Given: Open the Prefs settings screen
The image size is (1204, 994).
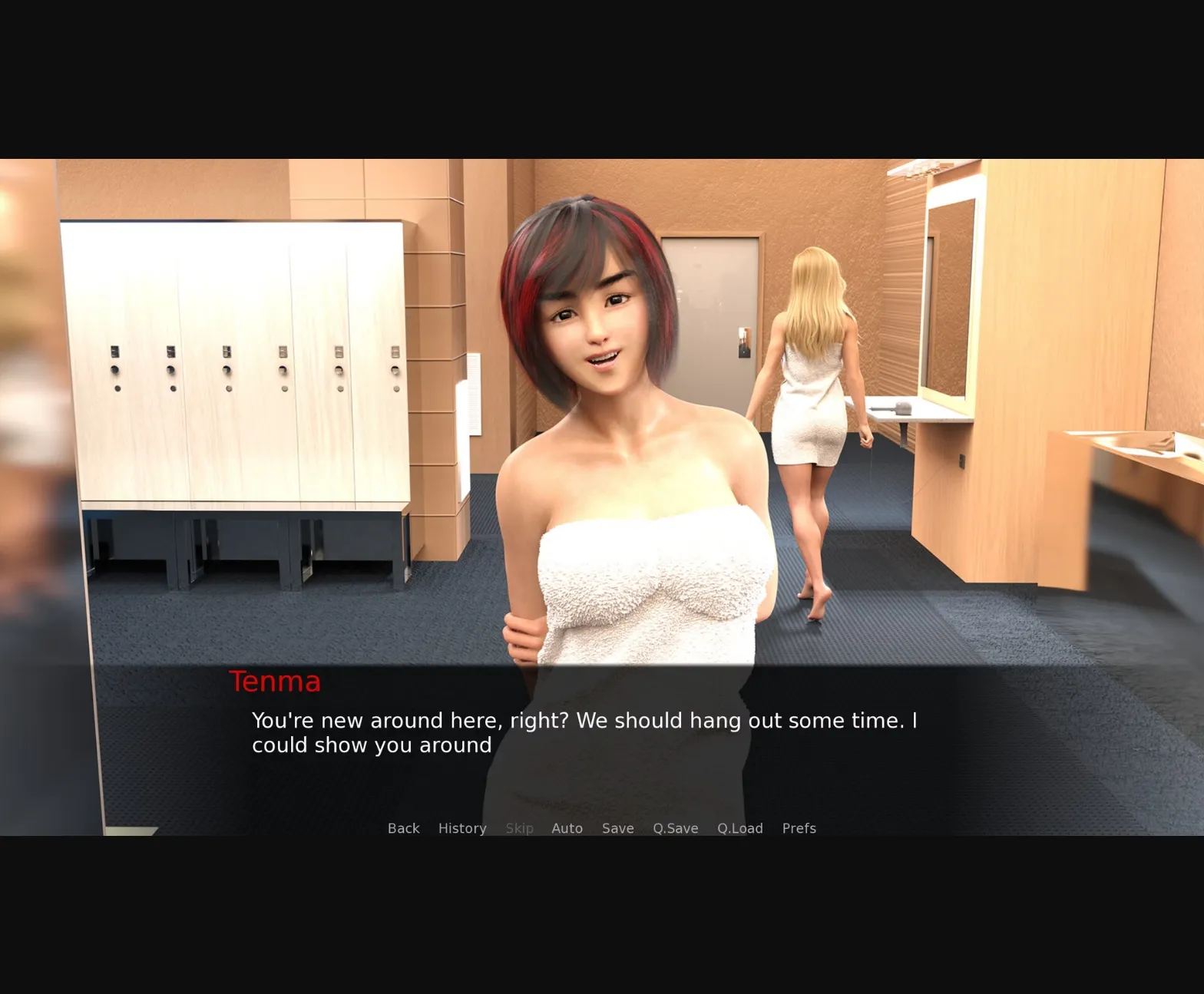Looking at the screenshot, I should point(799,828).
